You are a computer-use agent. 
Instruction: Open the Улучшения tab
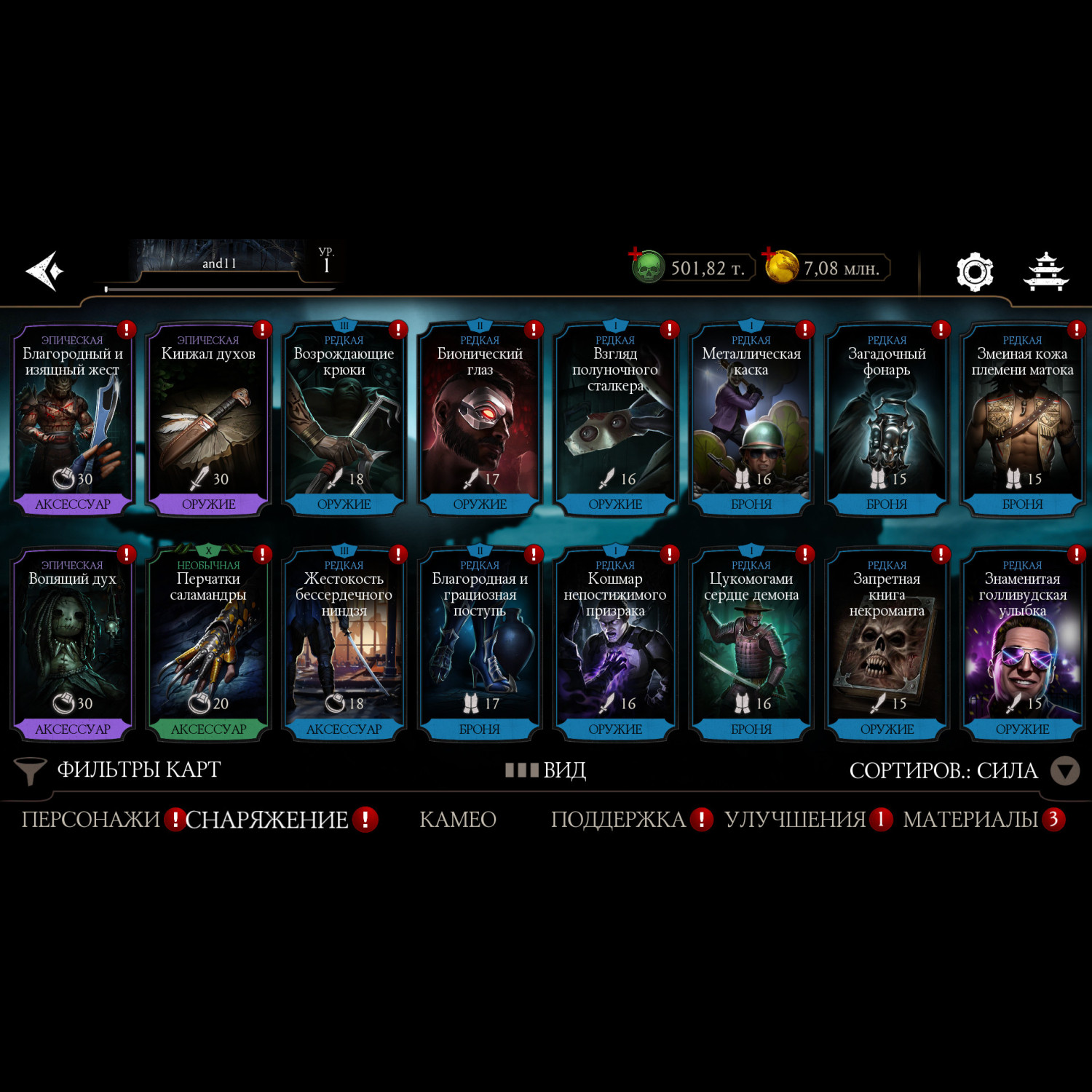(795, 820)
